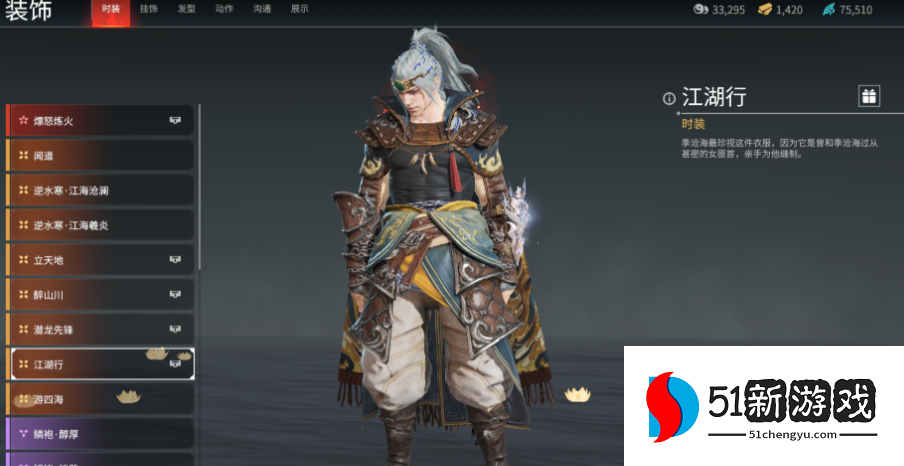Show the 展示 display tab
This screenshot has width=904, height=466.
(299, 9)
